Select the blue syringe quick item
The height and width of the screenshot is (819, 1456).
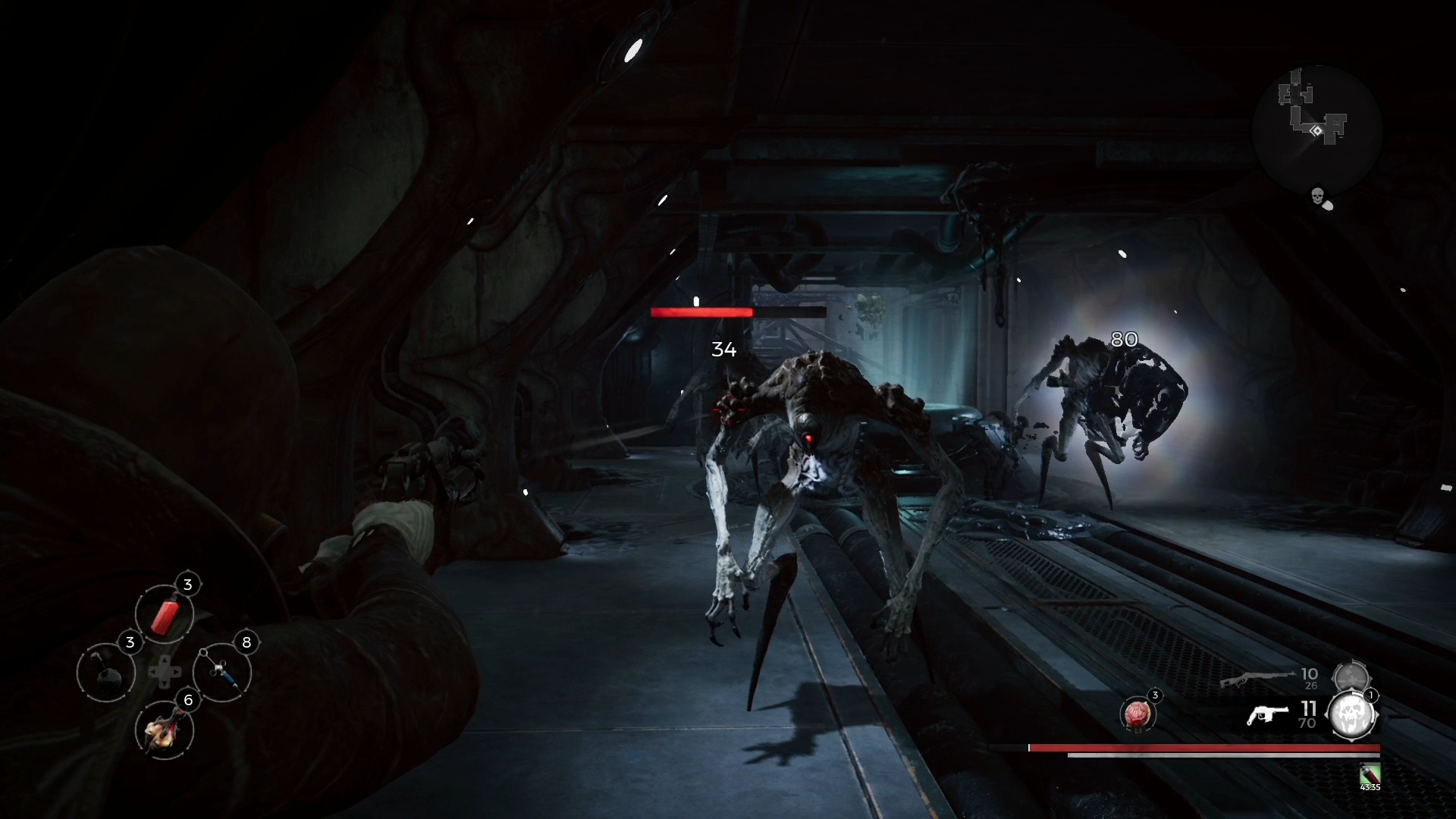tap(223, 673)
